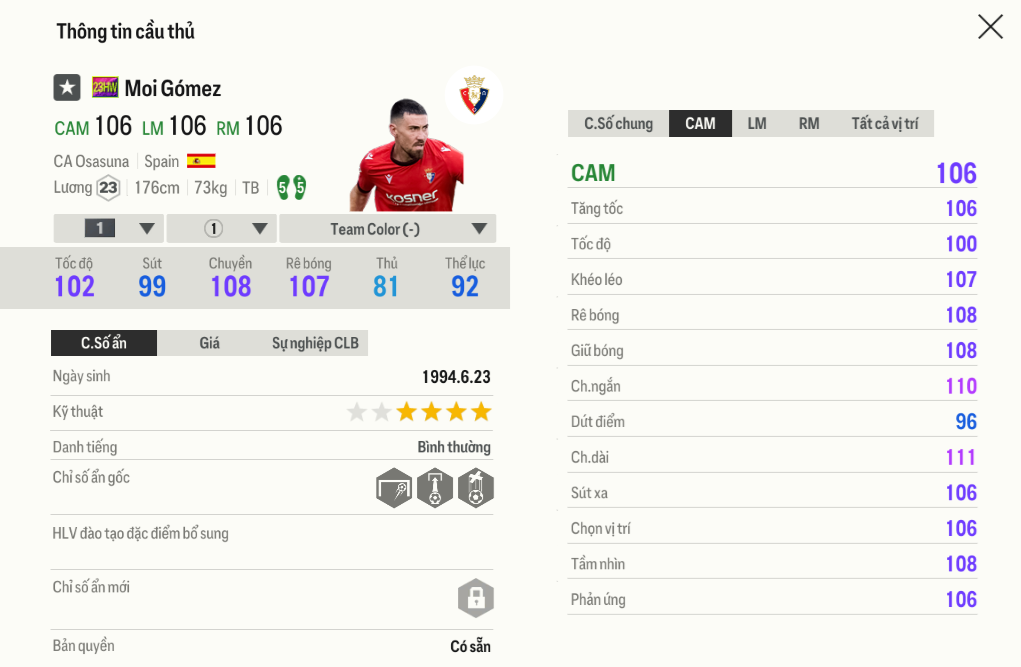Open the circled 1 level dropdown
The height and width of the screenshot is (667, 1021).
click(221, 229)
